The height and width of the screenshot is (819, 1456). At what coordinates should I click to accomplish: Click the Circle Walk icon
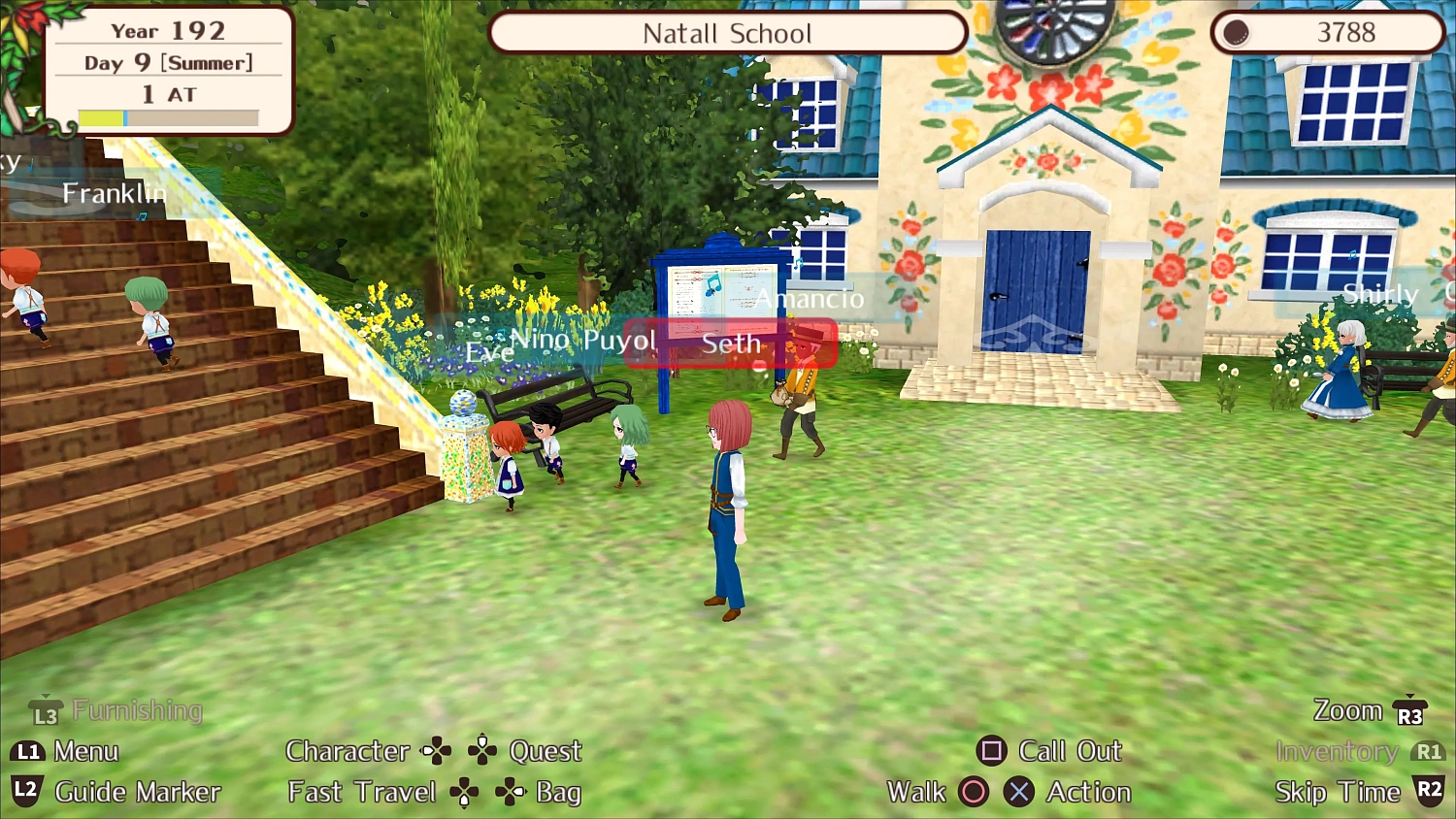(x=974, y=792)
